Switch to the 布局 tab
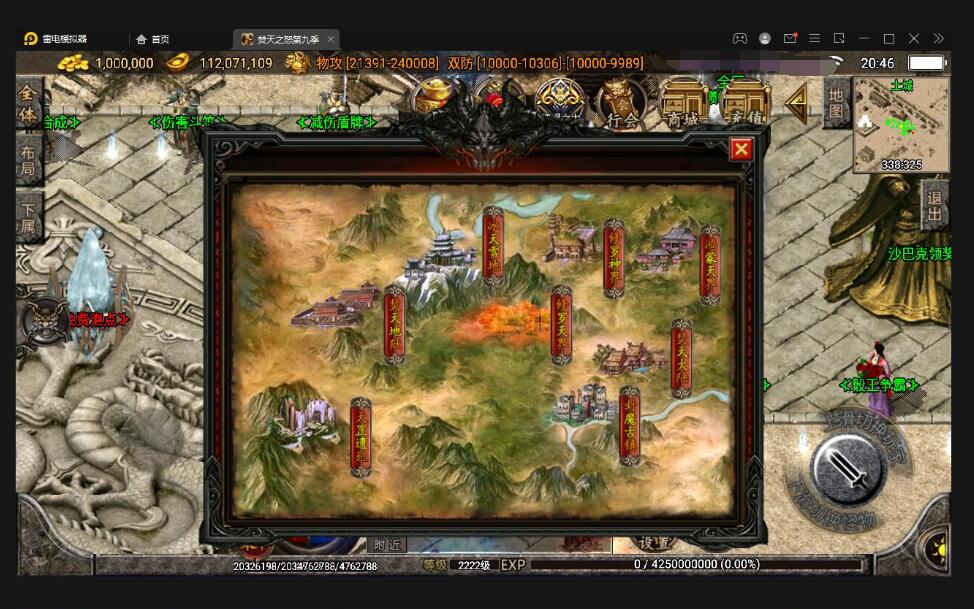The image size is (974, 609). click(29, 161)
